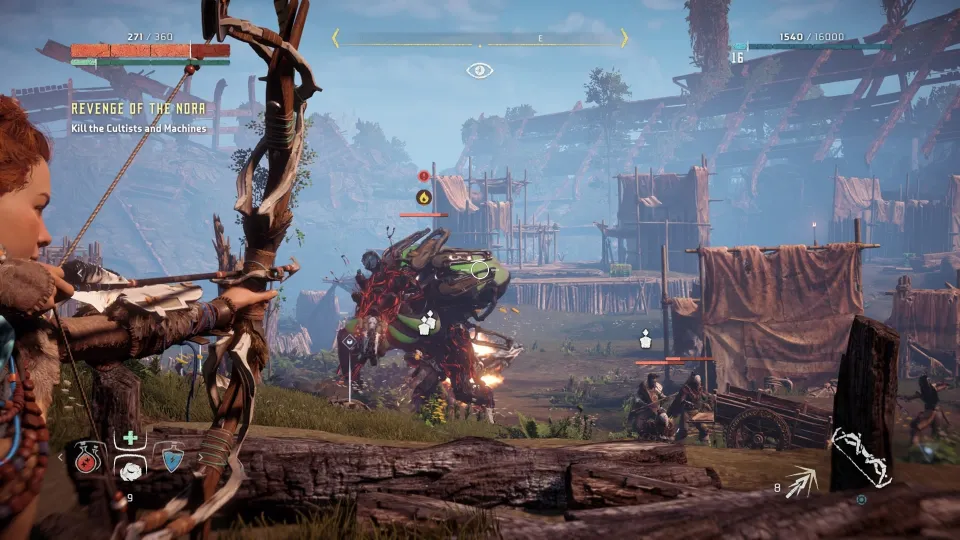Click the eye visibility indicator
Screen dimensions: 960x540
click(480, 71)
